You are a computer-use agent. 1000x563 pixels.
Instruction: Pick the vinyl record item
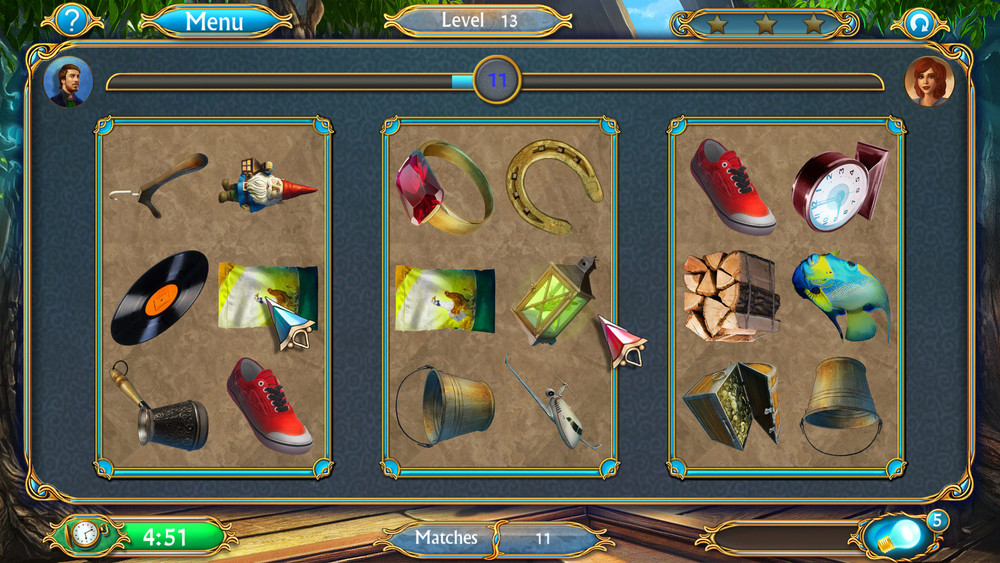[x=160, y=297]
